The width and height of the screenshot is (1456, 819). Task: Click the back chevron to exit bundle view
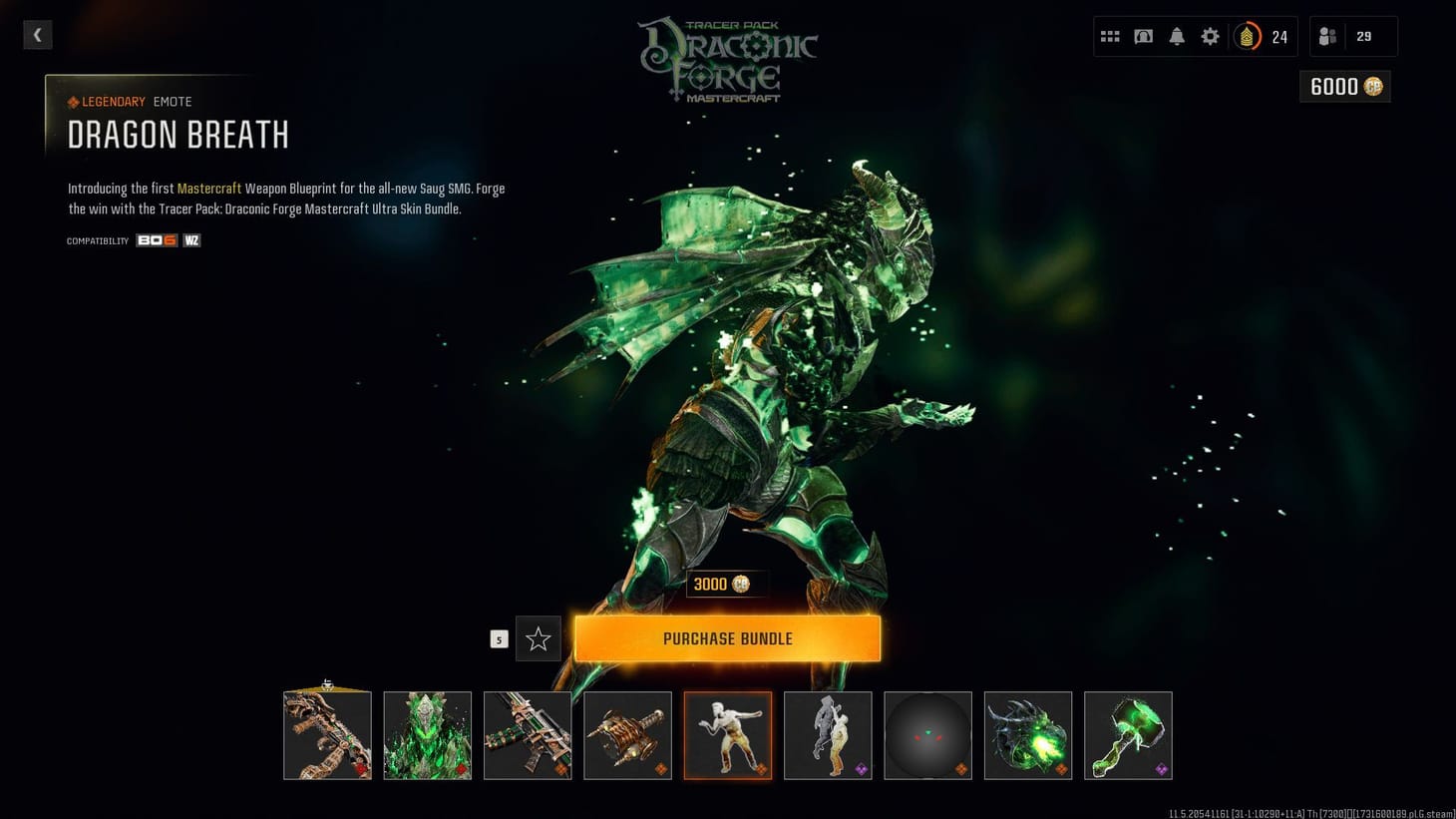click(37, 35)
